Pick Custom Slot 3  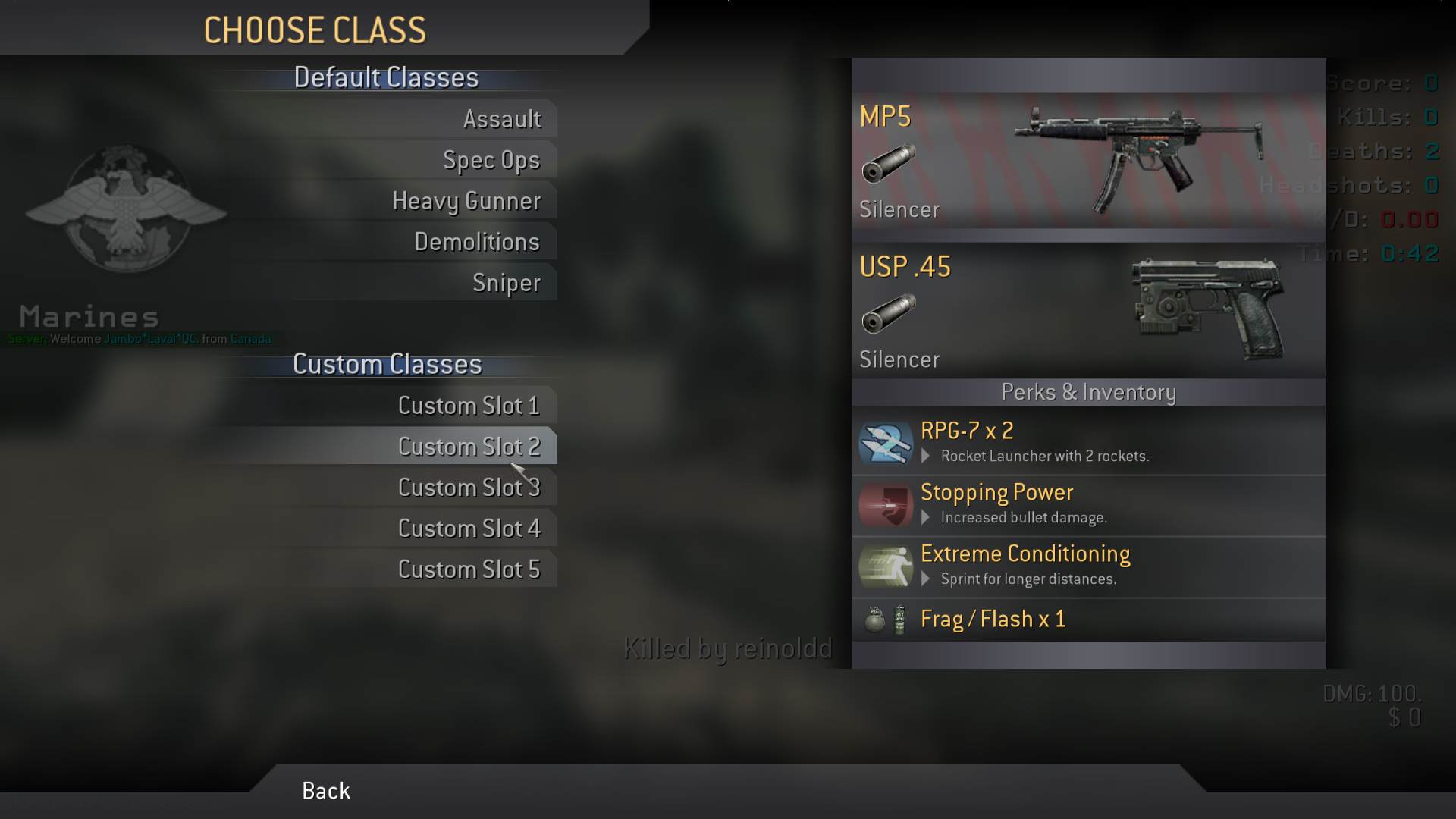pyautogui.click(x=469, y=488)
